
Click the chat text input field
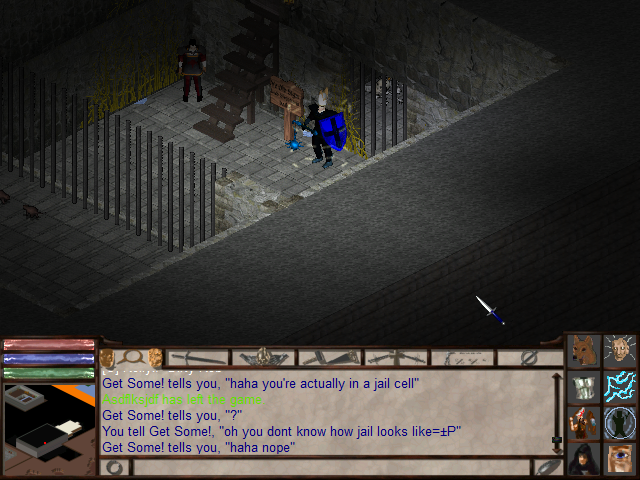tap(330, 467)
